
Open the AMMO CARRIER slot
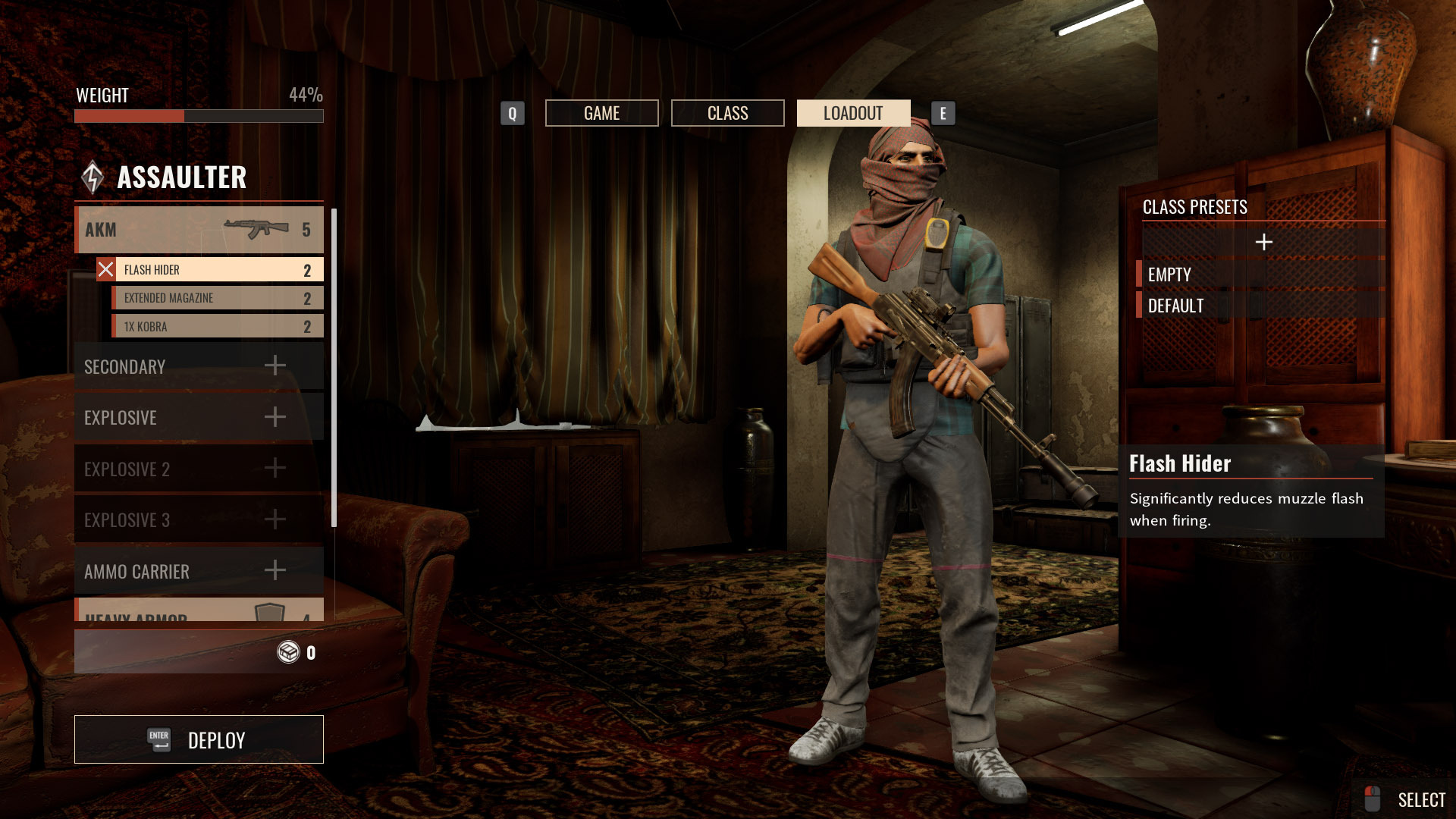click(x=199, y=571)
